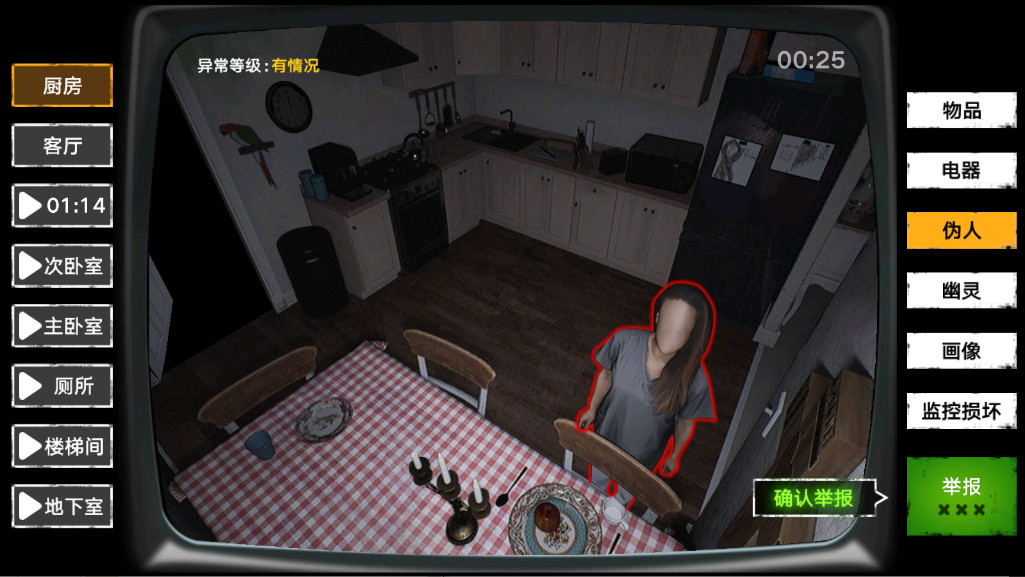Select 幽灵 as the anomaly type
The height and width of the screenshot is (577, 1025).
point(961,291)
